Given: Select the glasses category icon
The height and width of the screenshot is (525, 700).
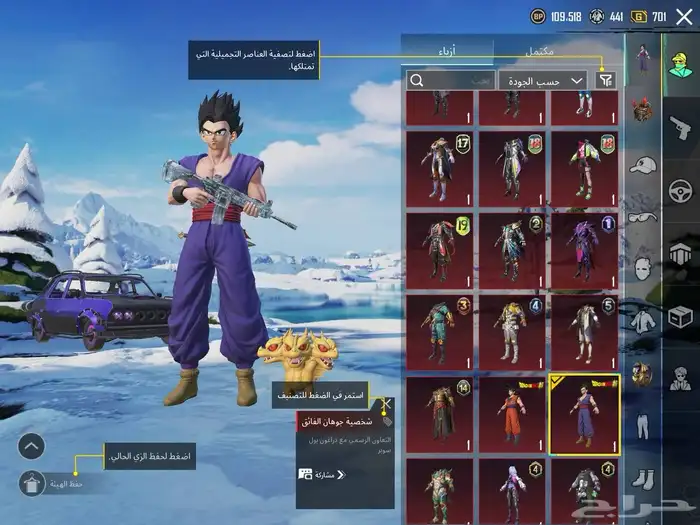Looking at the screenshot, I should pyautogui.click(x=642, y=217).
